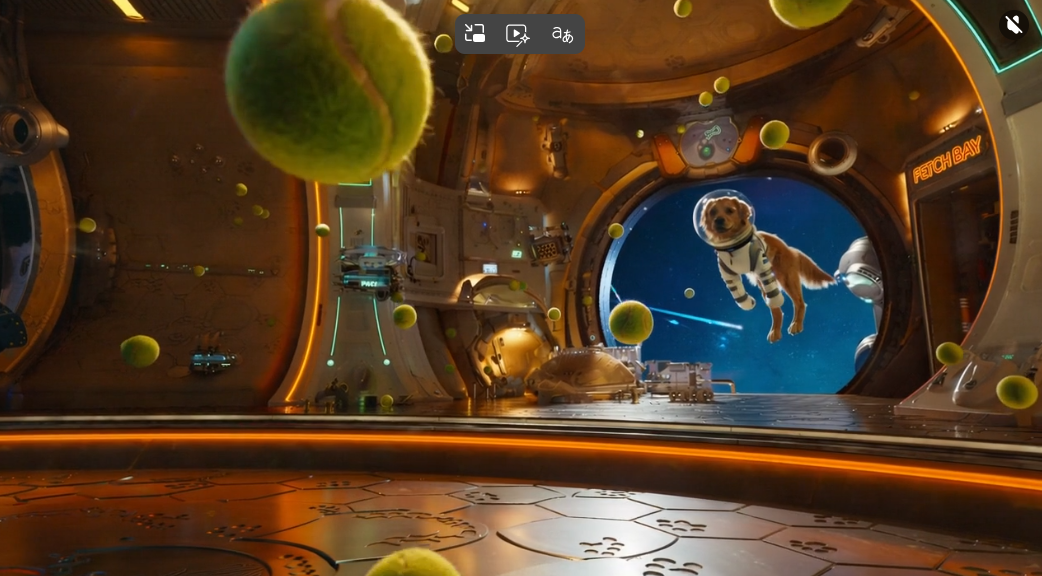Open the translate captions icon
The image size is (1042, 576).
(x=562, y=35)
